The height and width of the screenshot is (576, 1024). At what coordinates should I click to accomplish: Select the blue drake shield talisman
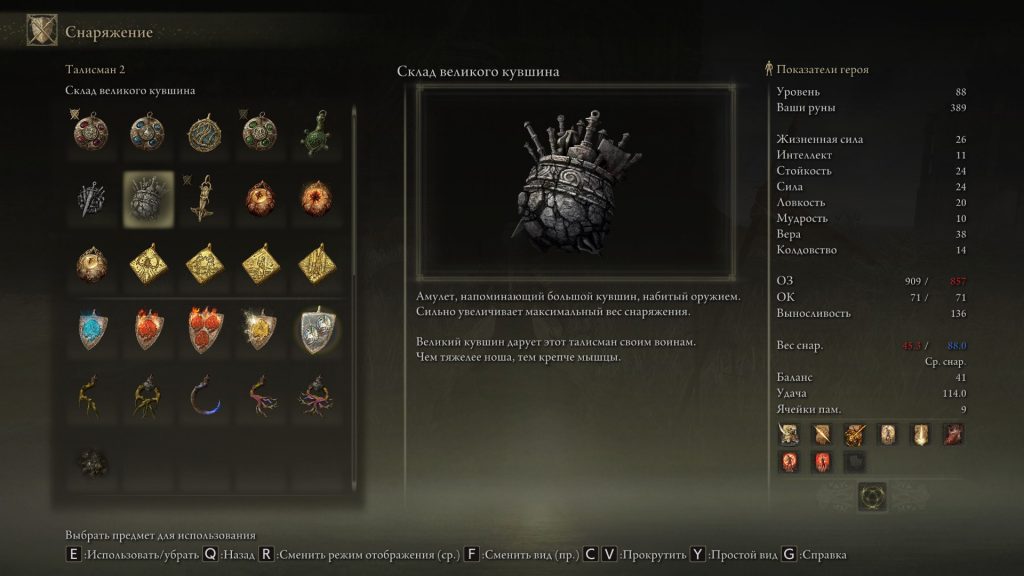coord(91,329)
